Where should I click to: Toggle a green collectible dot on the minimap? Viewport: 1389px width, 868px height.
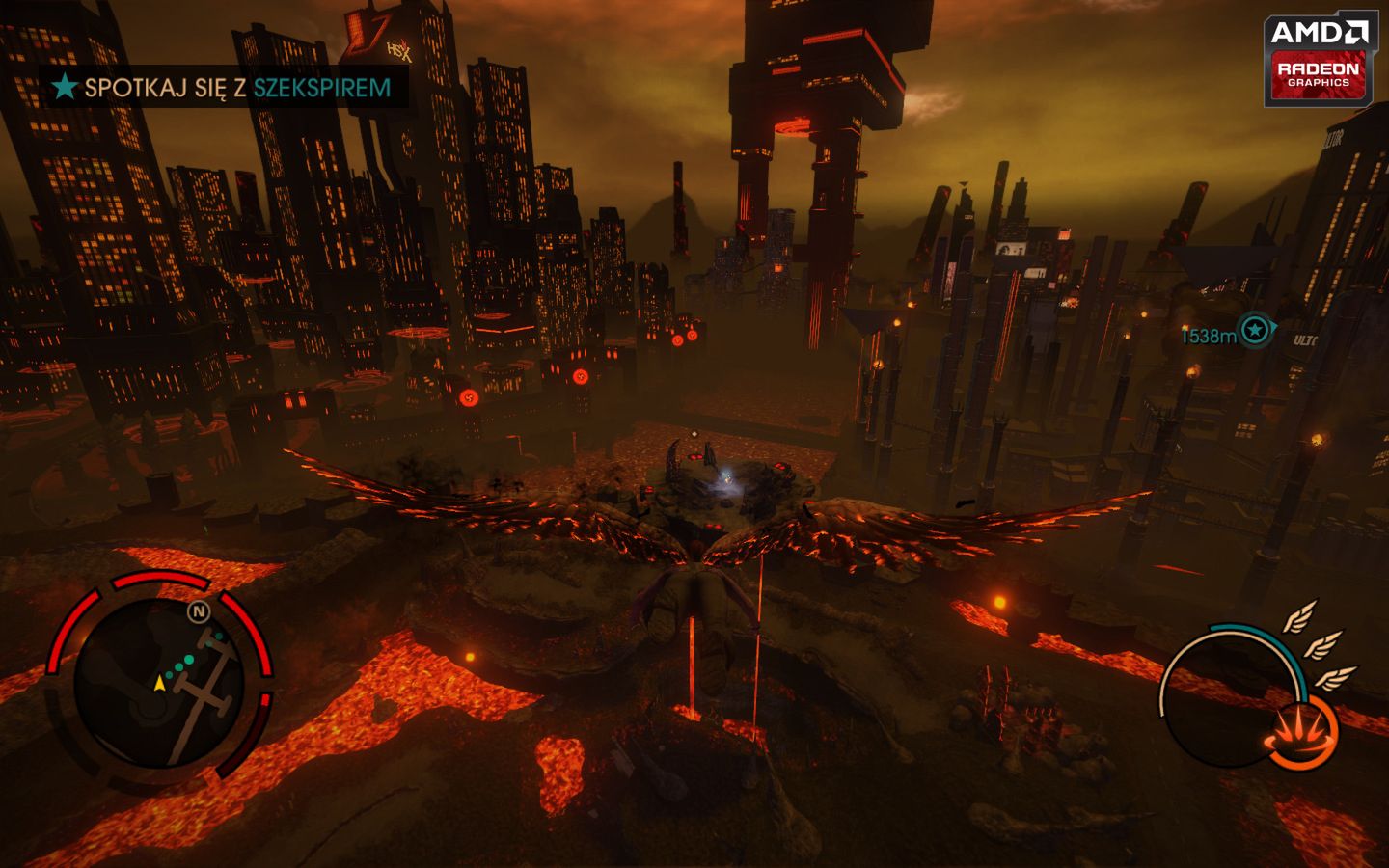(188, 660)
